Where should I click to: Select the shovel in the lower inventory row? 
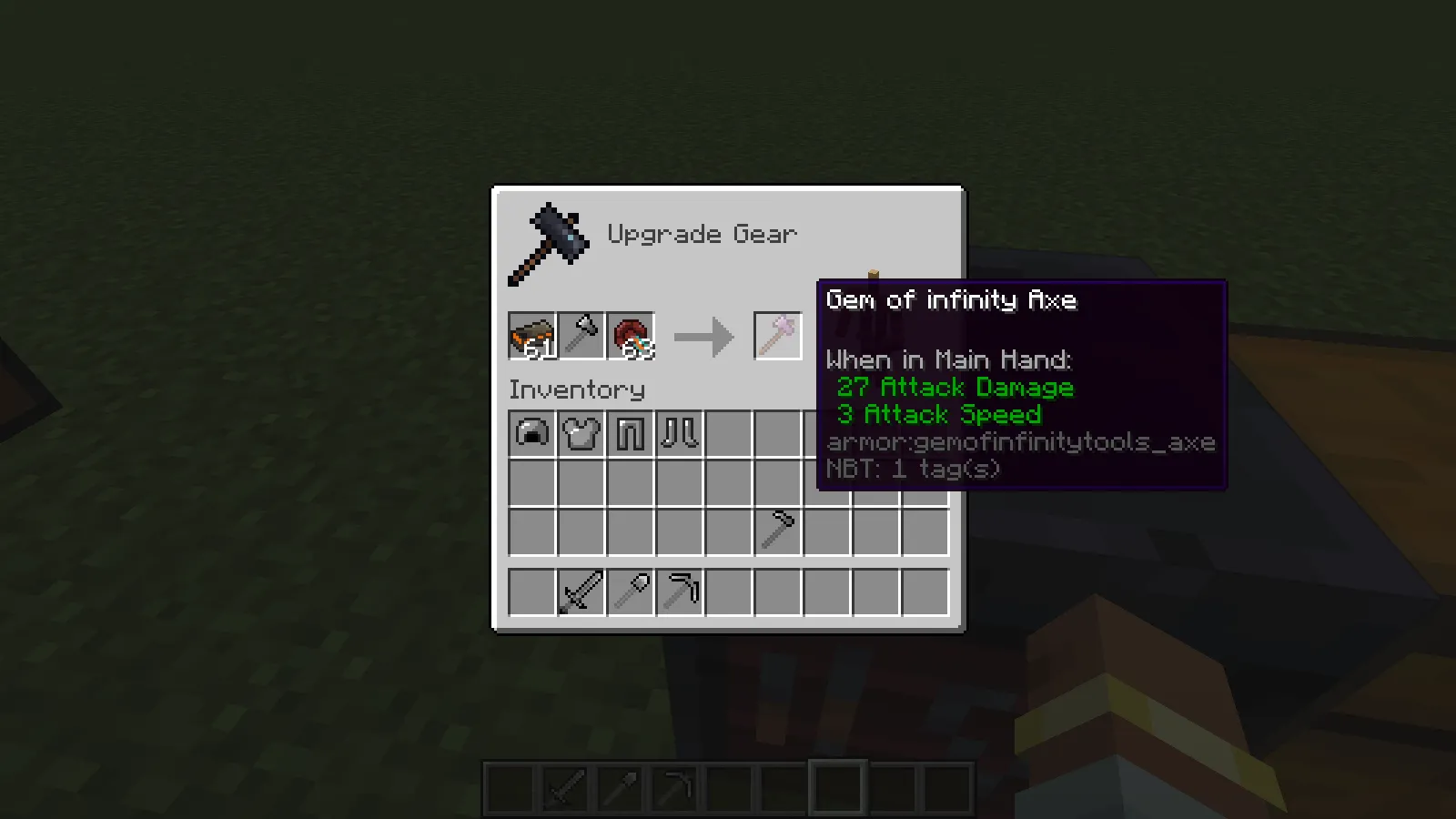[x=632, y=591]
